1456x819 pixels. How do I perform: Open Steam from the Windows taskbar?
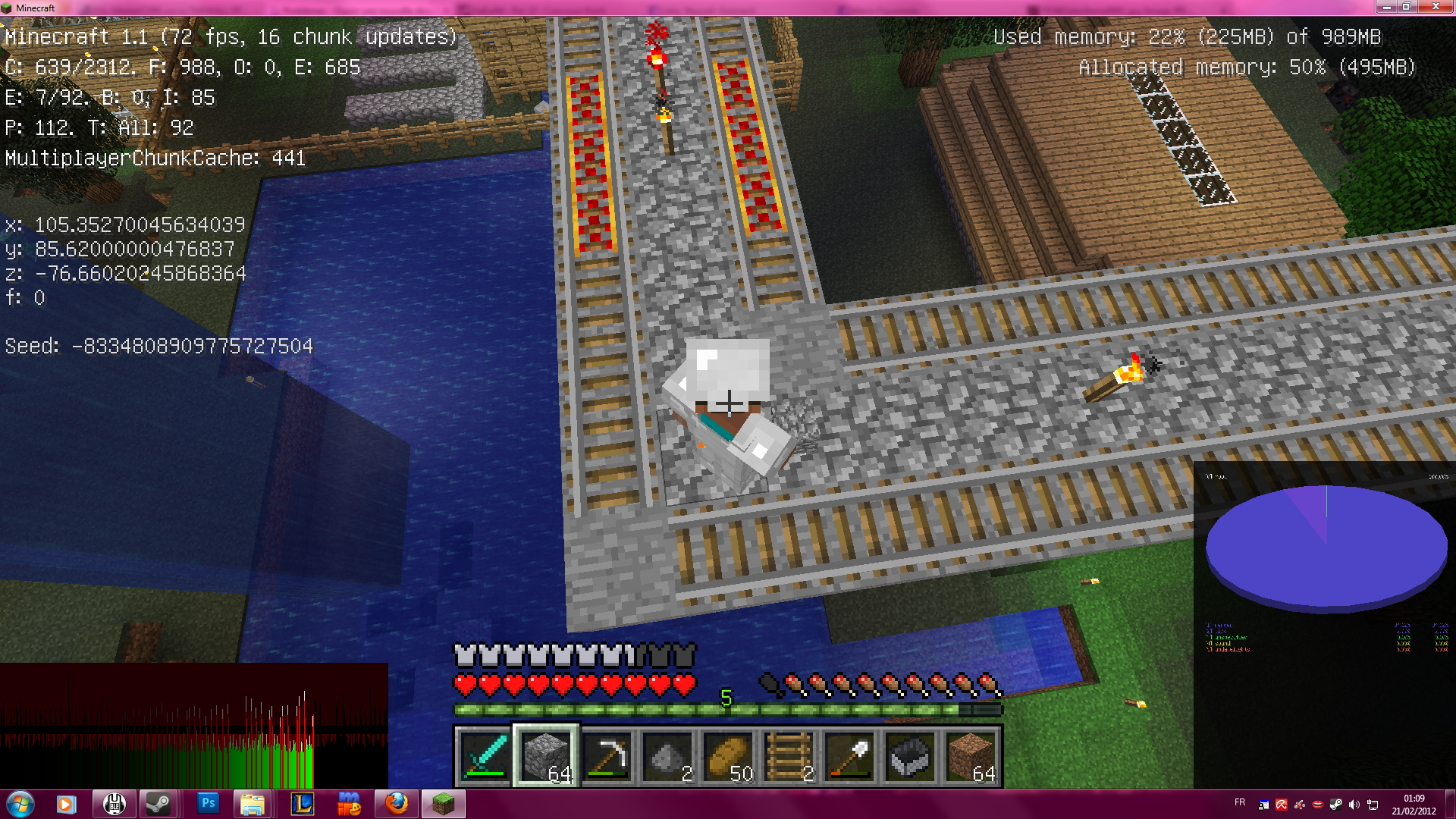[x=158, y=804]
